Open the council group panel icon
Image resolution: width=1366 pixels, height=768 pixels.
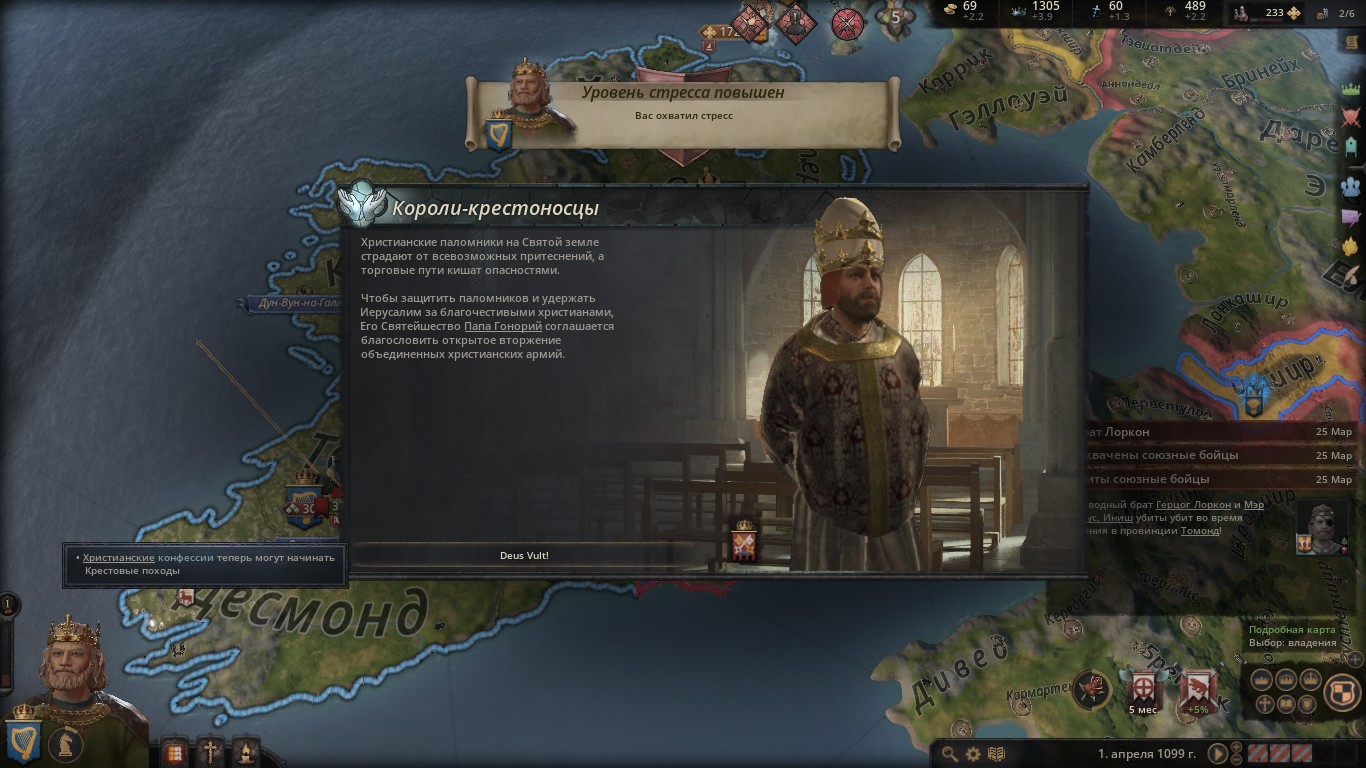[1351, 185]
